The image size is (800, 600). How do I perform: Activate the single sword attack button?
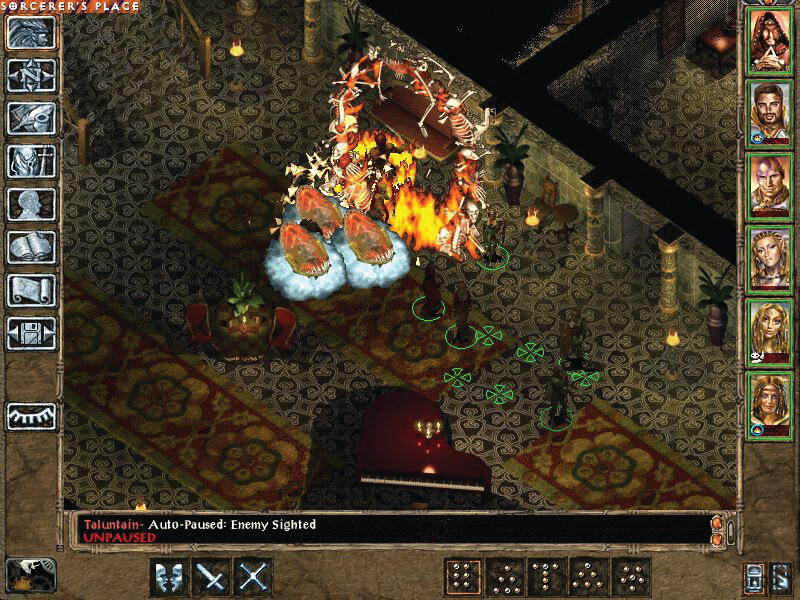point(210,577)
